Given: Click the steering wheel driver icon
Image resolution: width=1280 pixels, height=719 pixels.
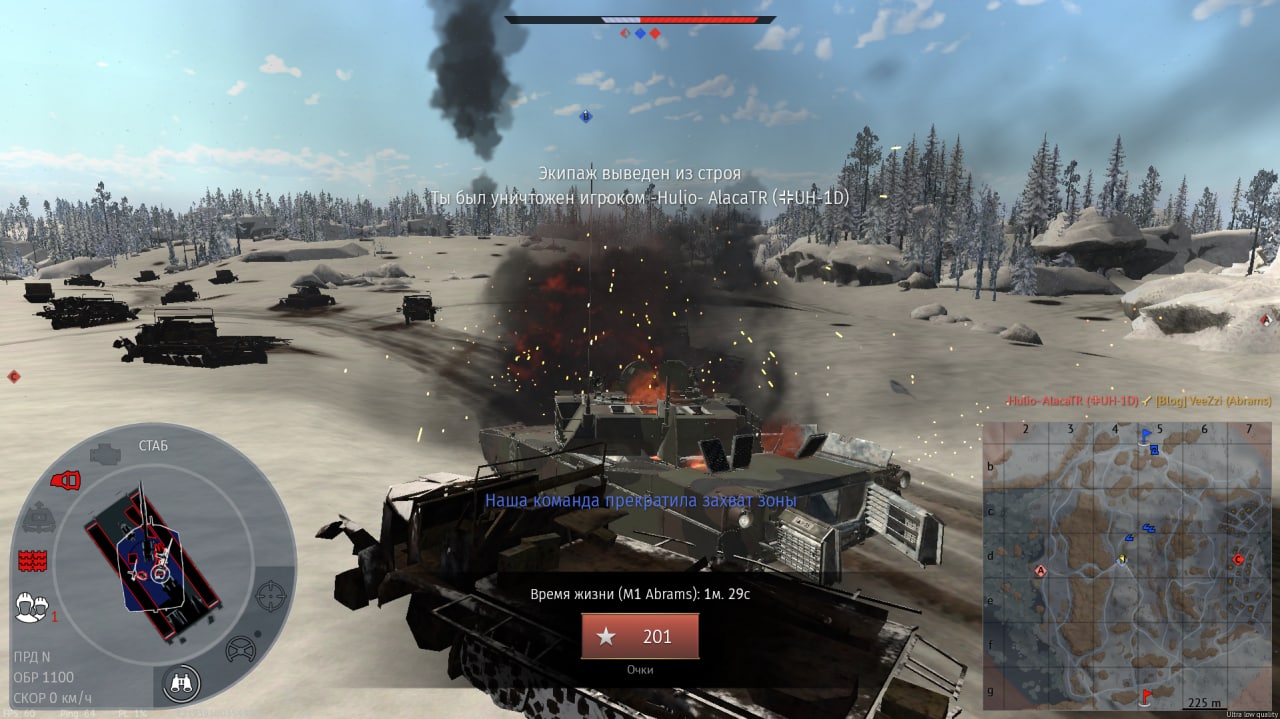Looking at the screenshot, I should 240,649.
